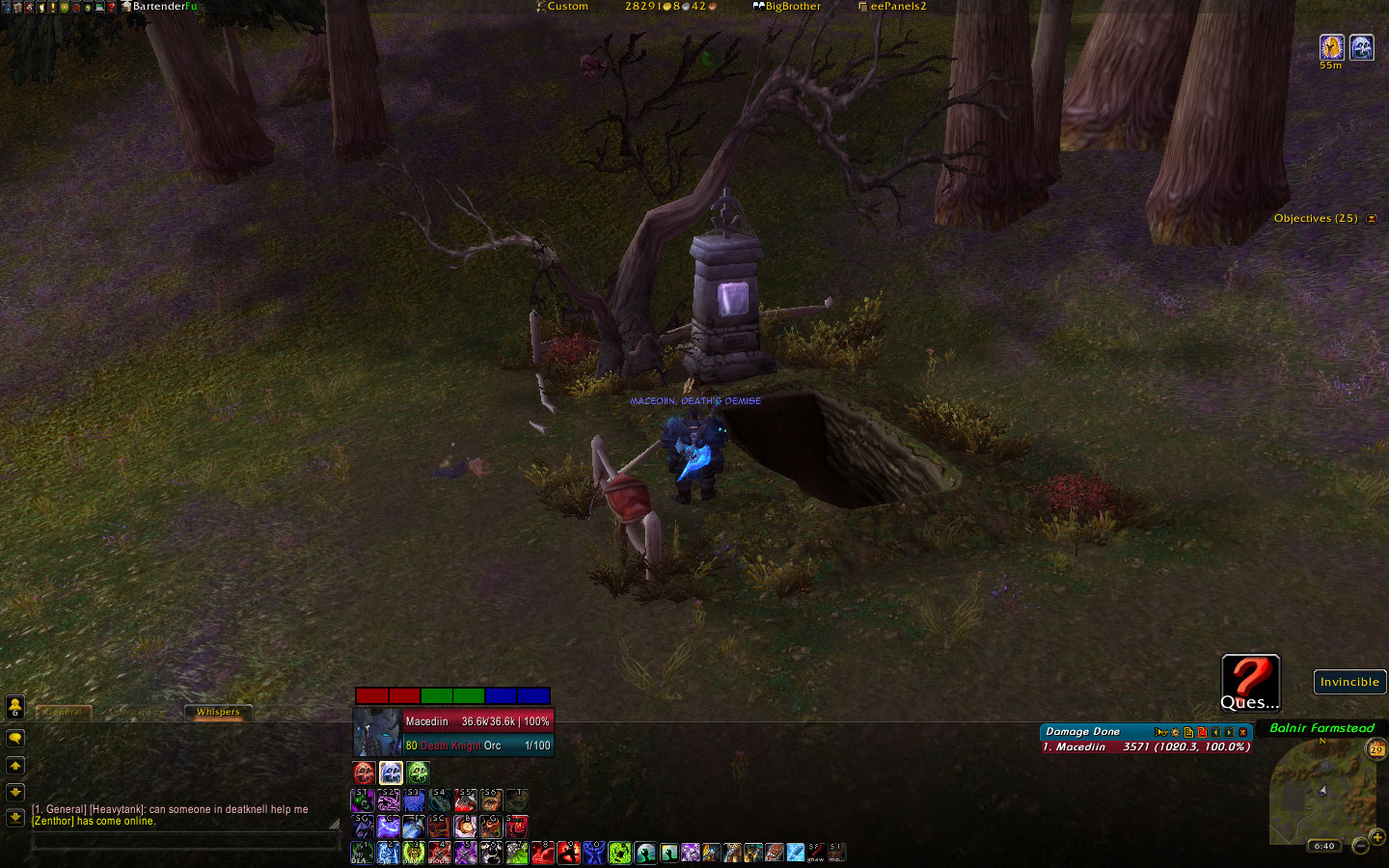Zoom in the minimap with plus button
The image size is (1389, 868).
pos(1377,837)
